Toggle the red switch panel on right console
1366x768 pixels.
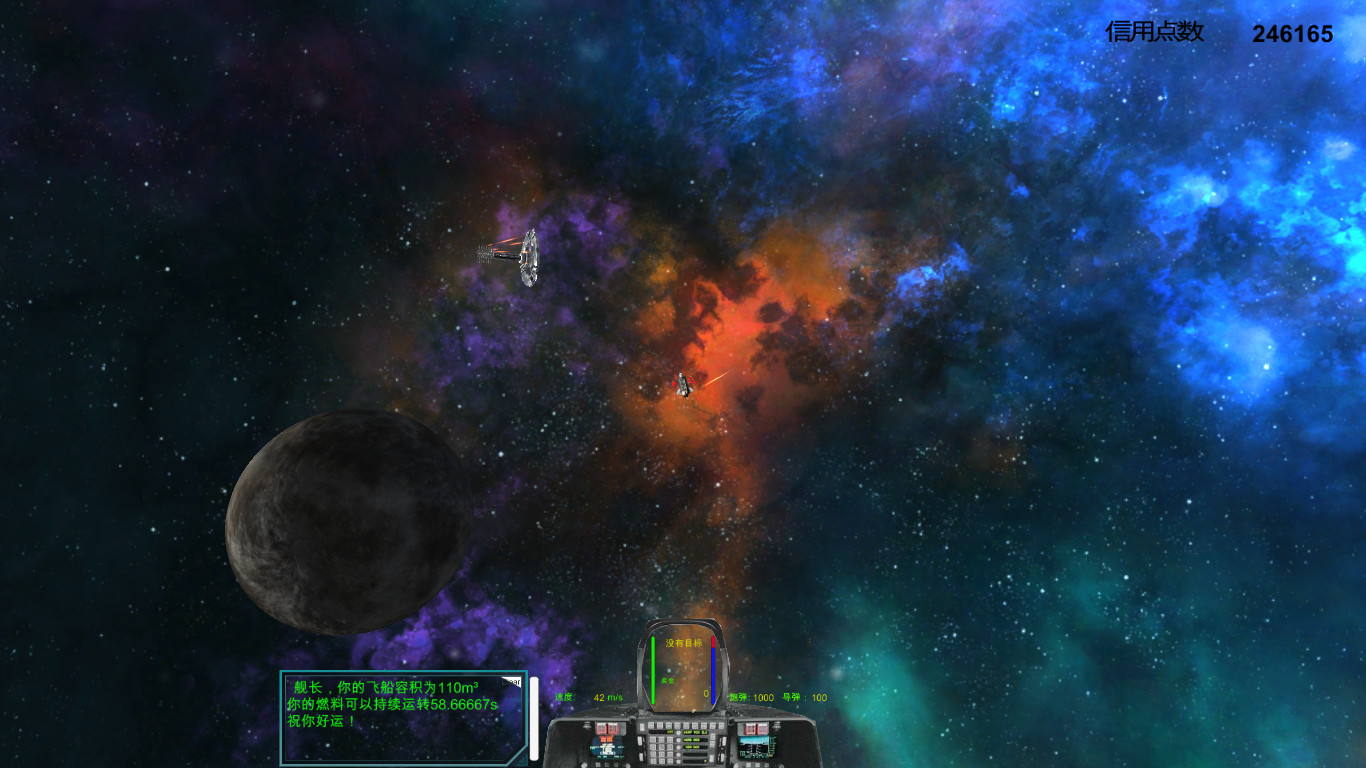tap(757, 728)
